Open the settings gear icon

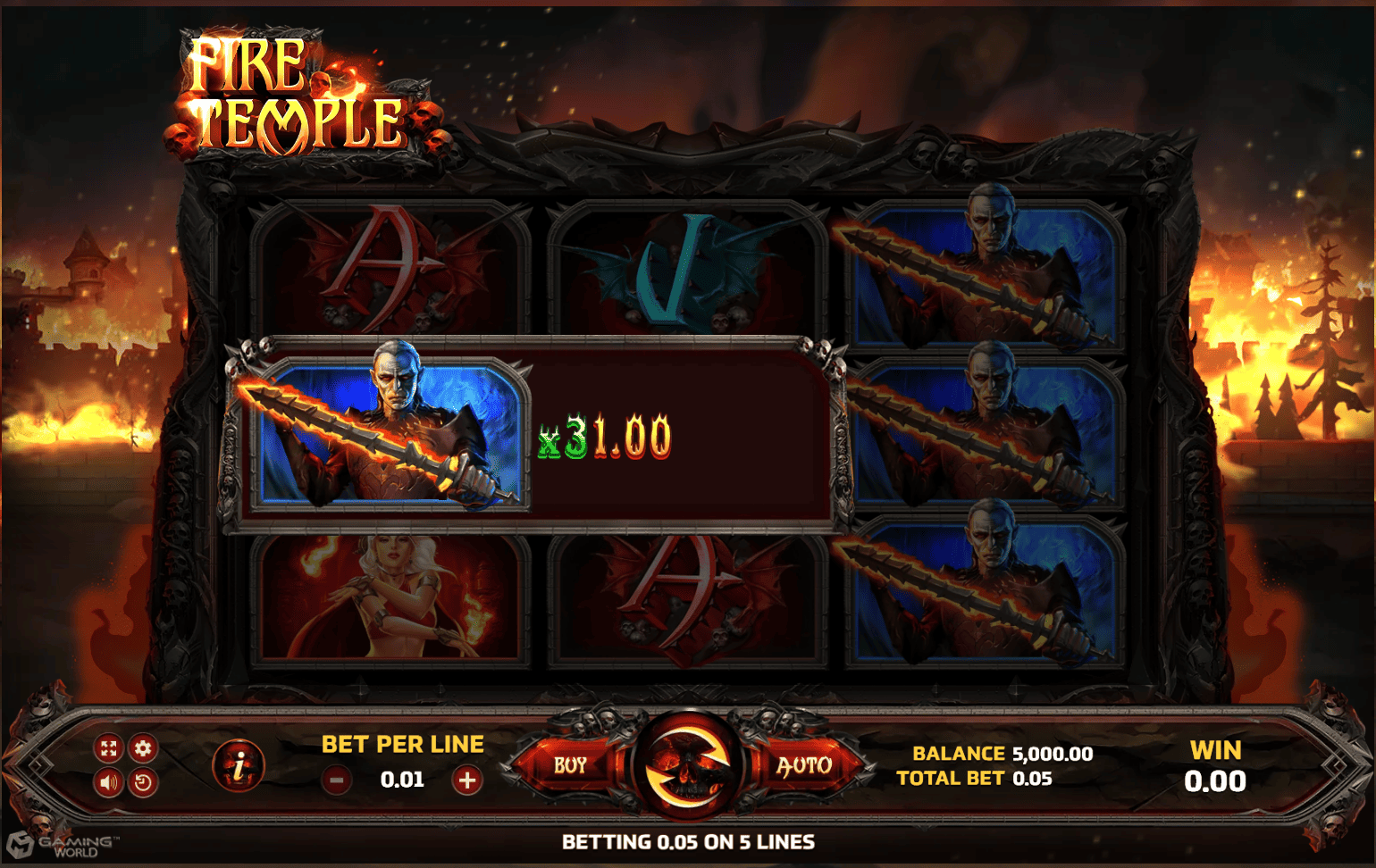click(141, 748)
